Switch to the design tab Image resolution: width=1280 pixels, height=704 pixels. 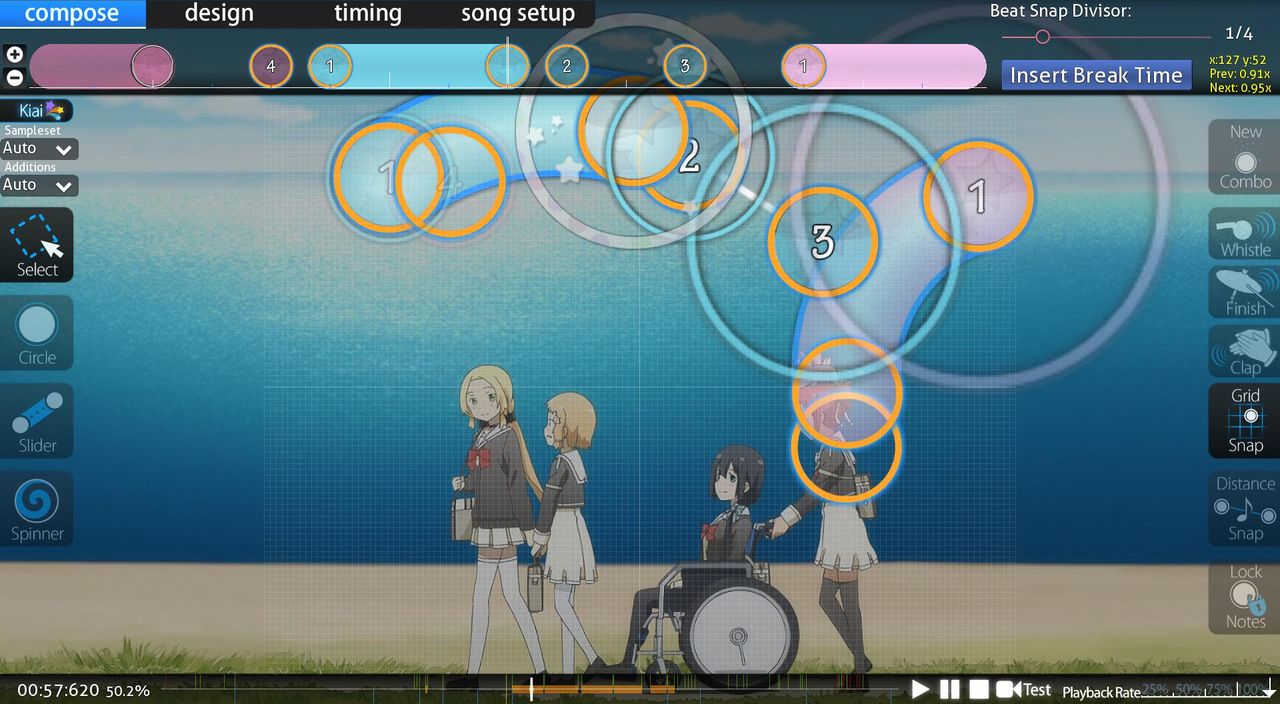219,14
